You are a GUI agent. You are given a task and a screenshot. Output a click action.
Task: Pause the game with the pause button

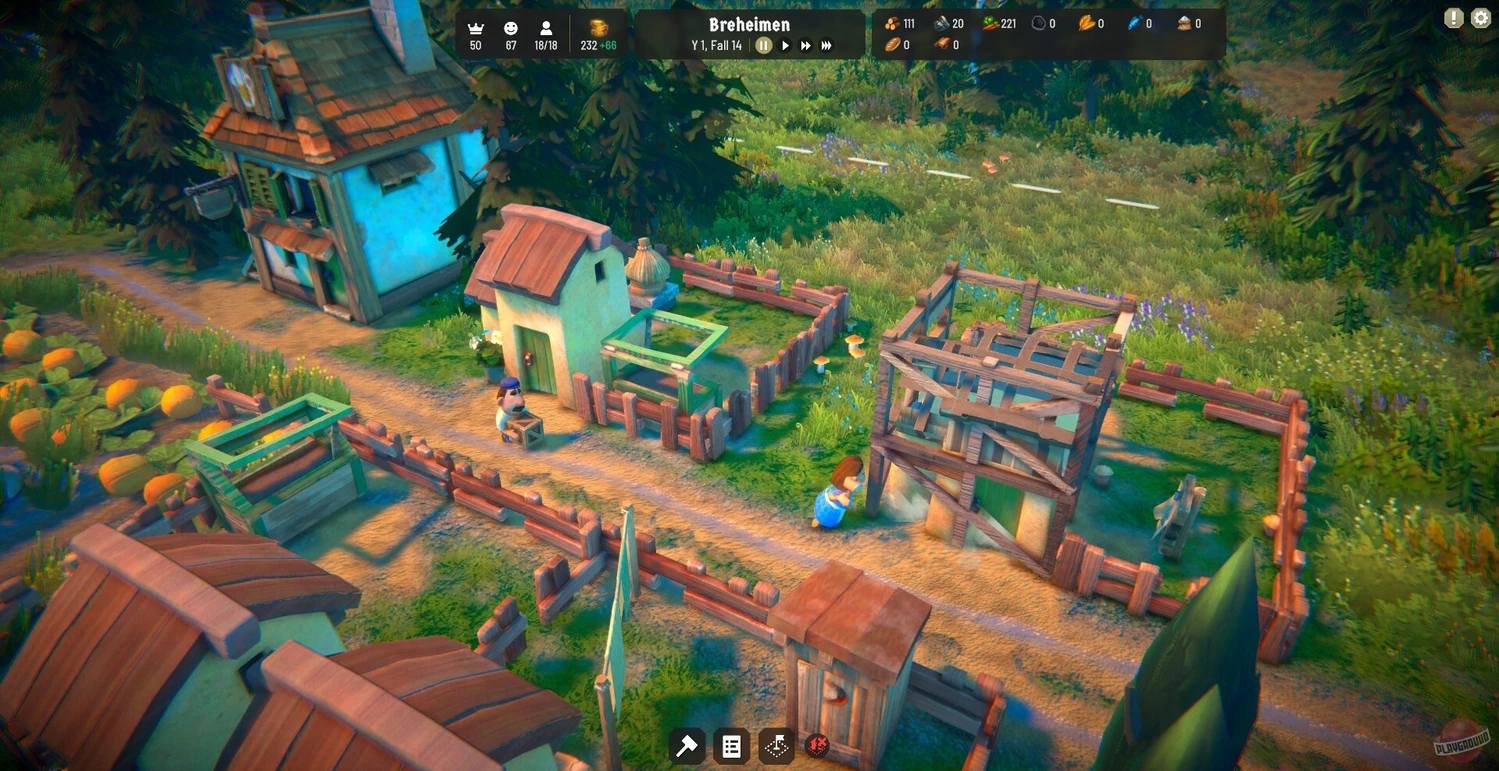tap(763, 45)
